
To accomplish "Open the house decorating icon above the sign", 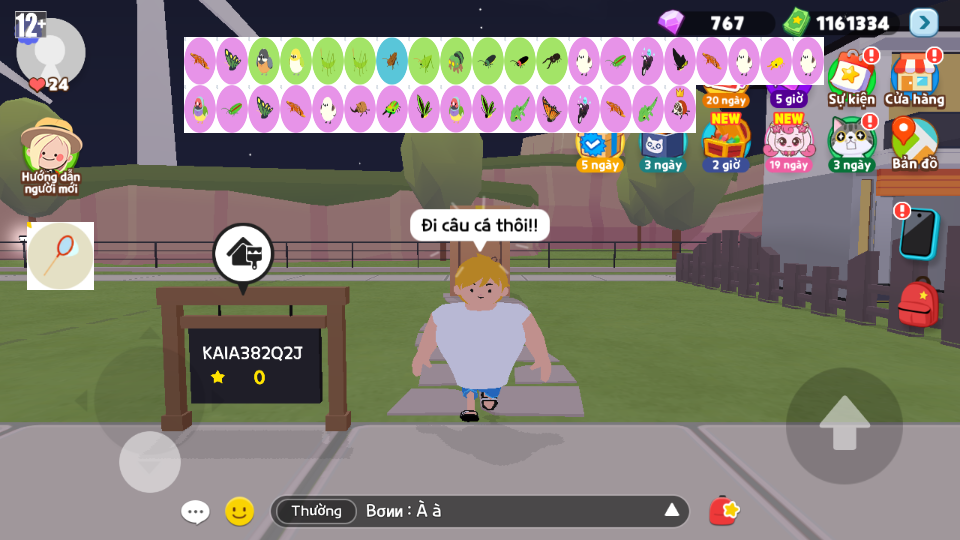I will pyautogui.click(x=242, y=254).
